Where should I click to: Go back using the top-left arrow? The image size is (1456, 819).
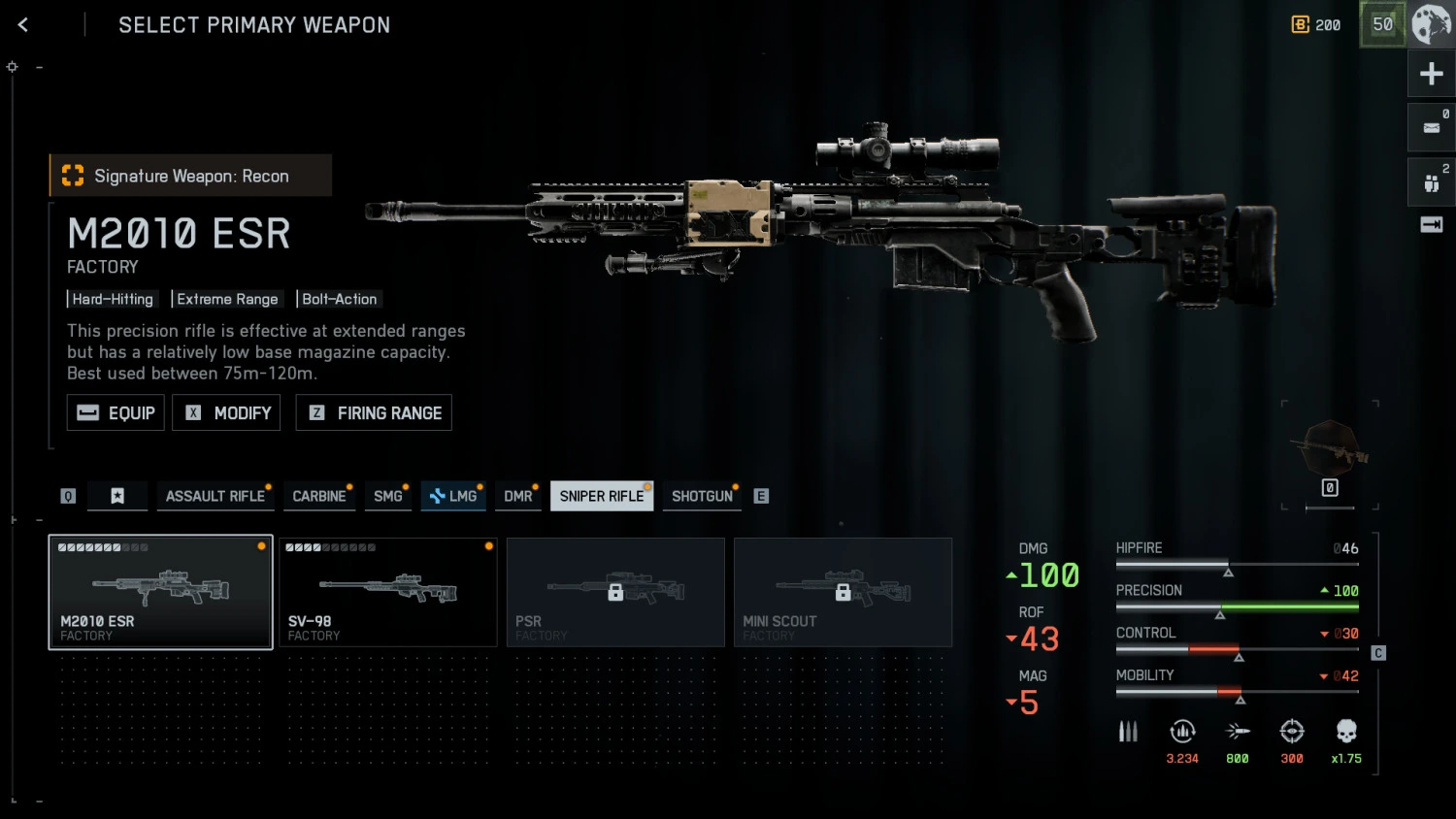[x=23, y=25]
